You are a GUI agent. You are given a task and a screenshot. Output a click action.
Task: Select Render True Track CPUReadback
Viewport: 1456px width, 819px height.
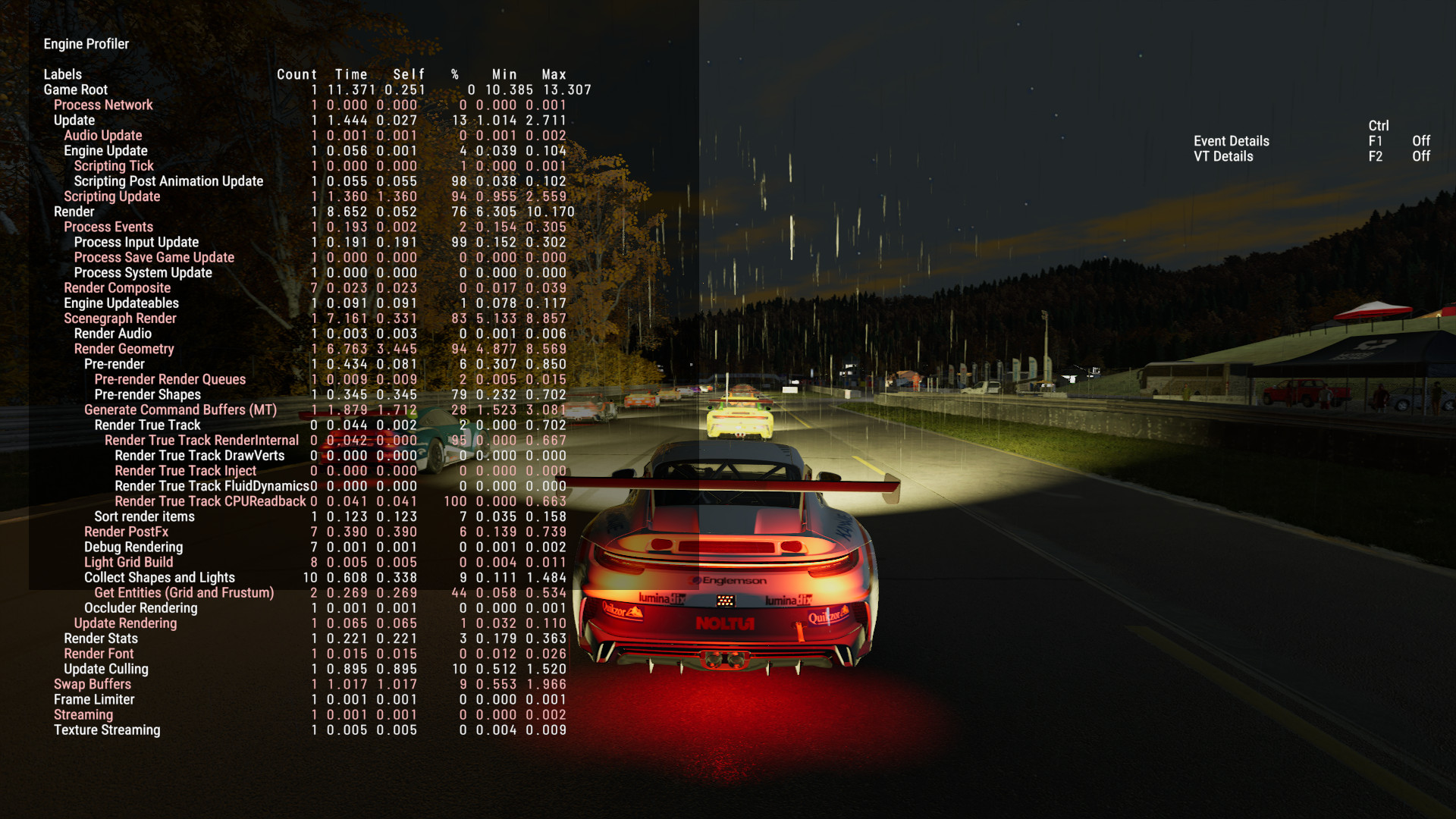(210, 501)
